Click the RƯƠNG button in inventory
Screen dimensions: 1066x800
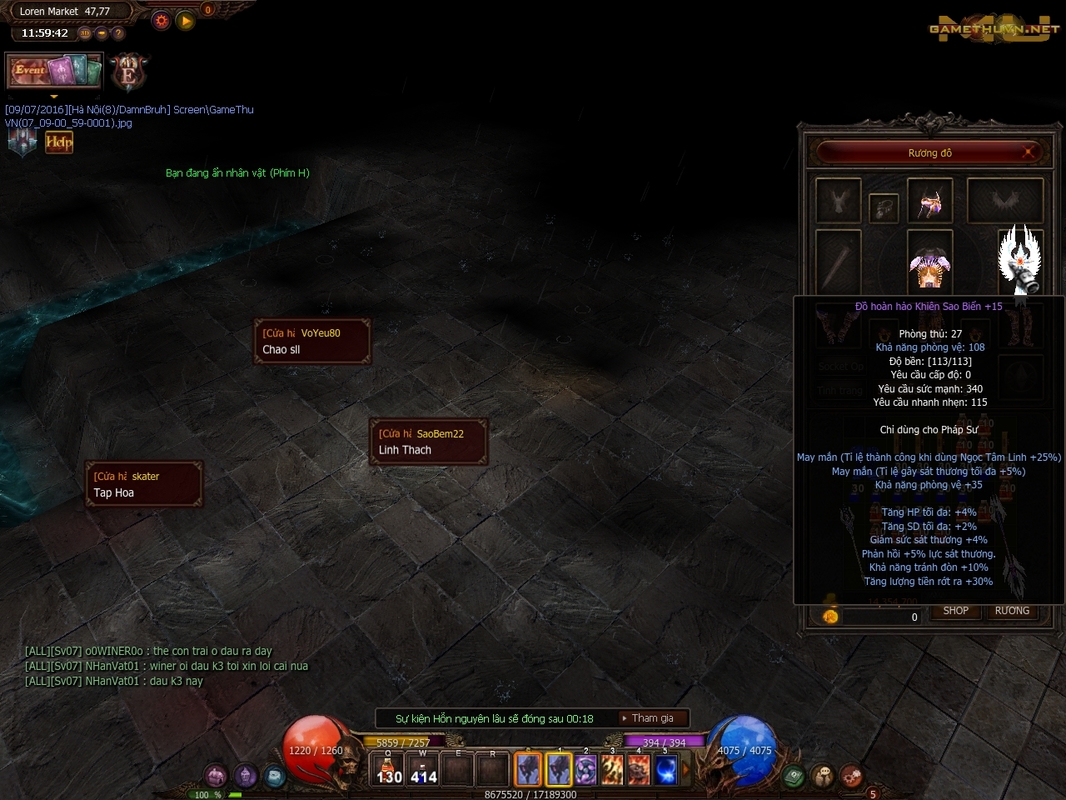(1012, 611)
